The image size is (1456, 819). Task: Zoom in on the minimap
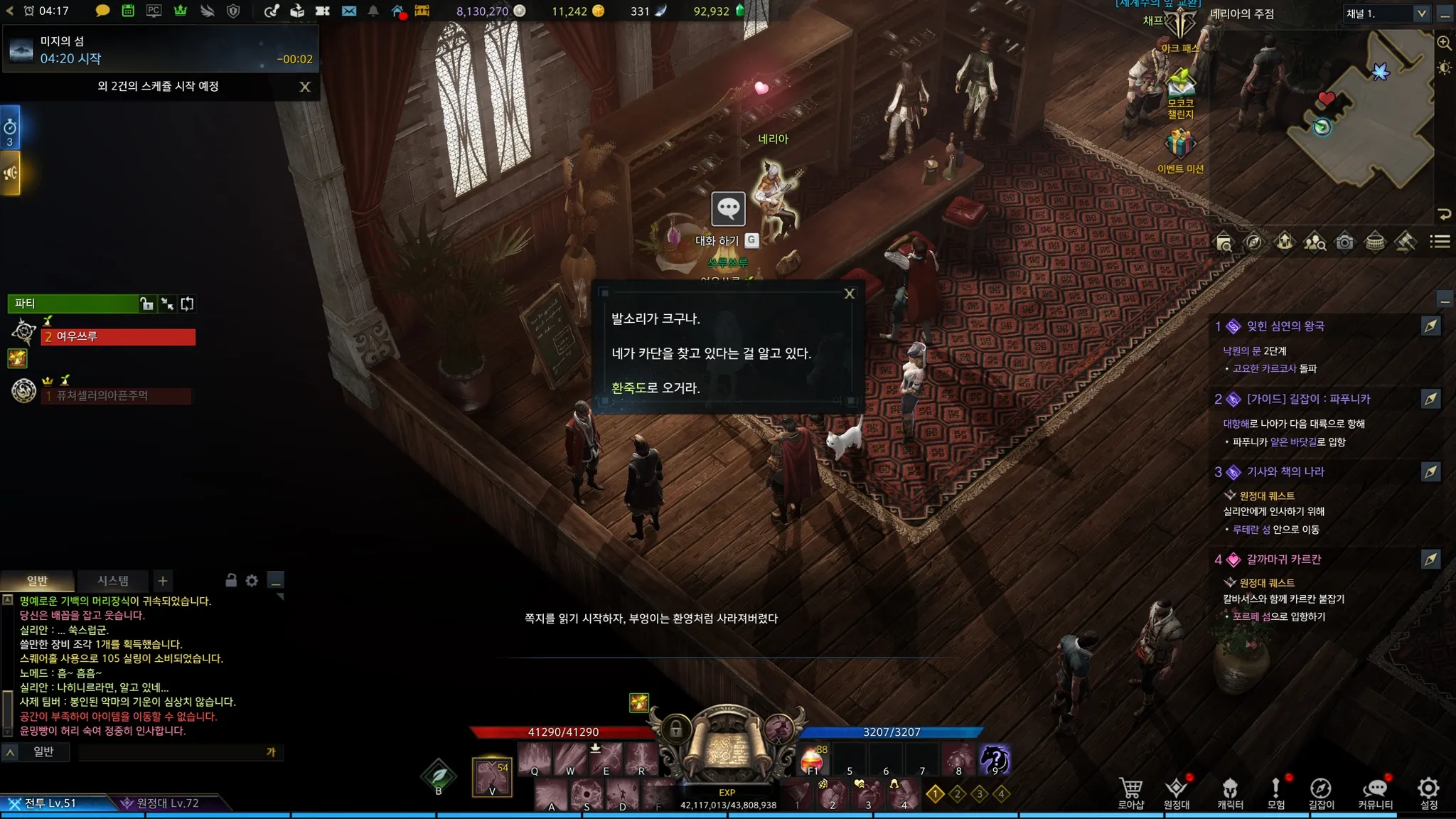[1444, 43]
